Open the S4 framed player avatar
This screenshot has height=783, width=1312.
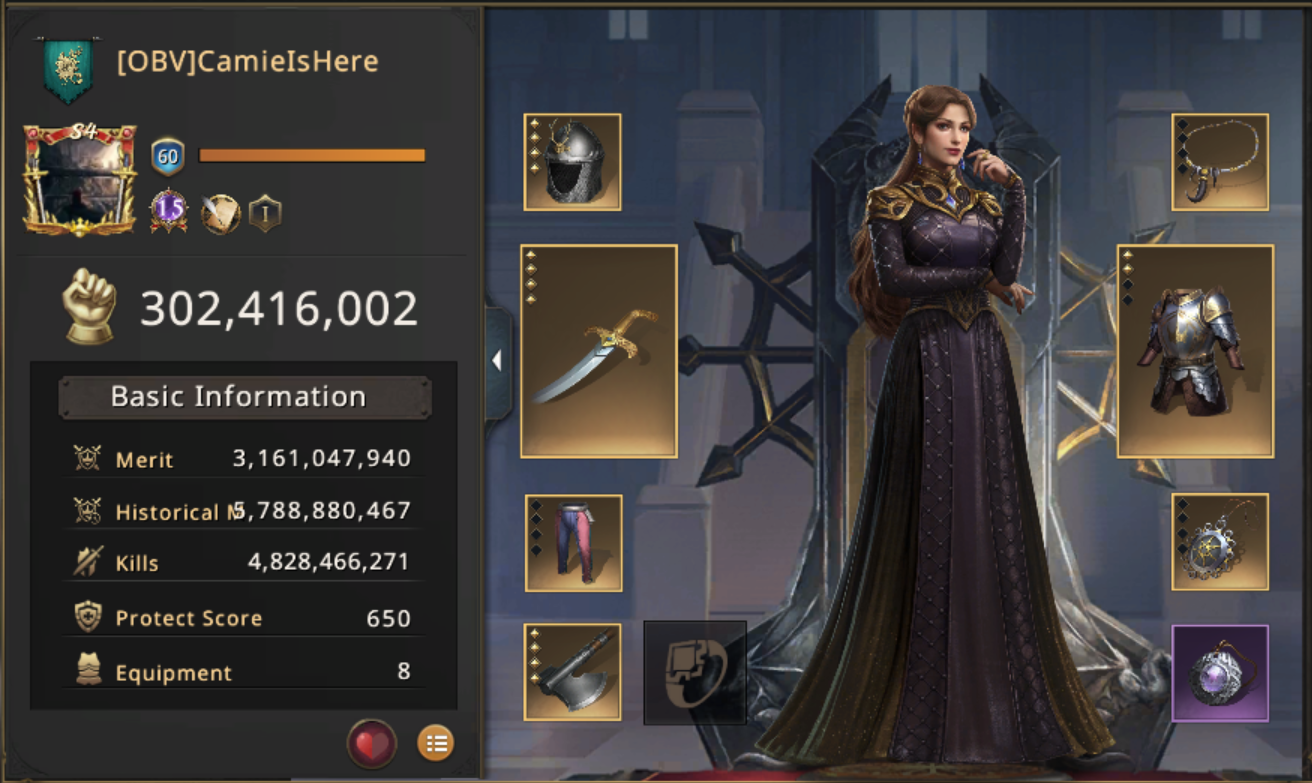point(80,180)
